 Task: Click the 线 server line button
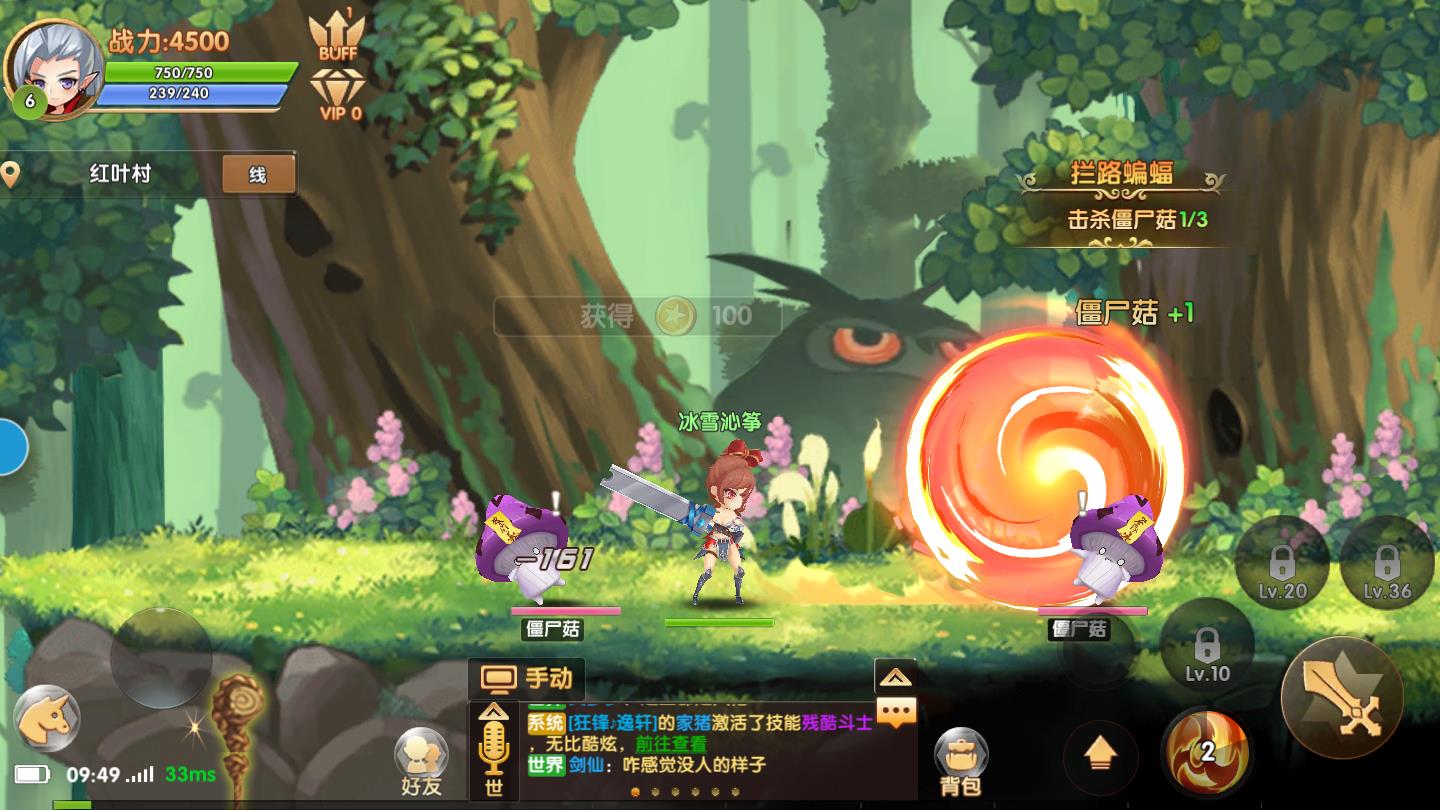[x=258, y=175]
